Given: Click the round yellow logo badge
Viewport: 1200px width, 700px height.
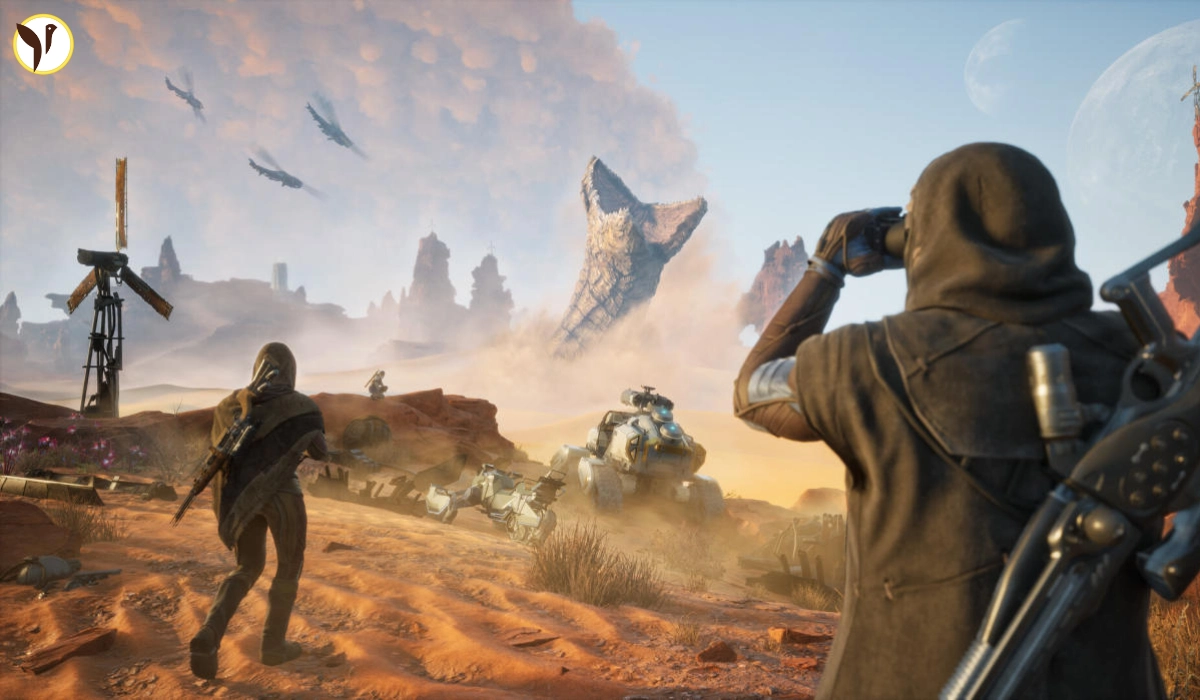Looking at the screenshot, I should [x=43, y=44].
